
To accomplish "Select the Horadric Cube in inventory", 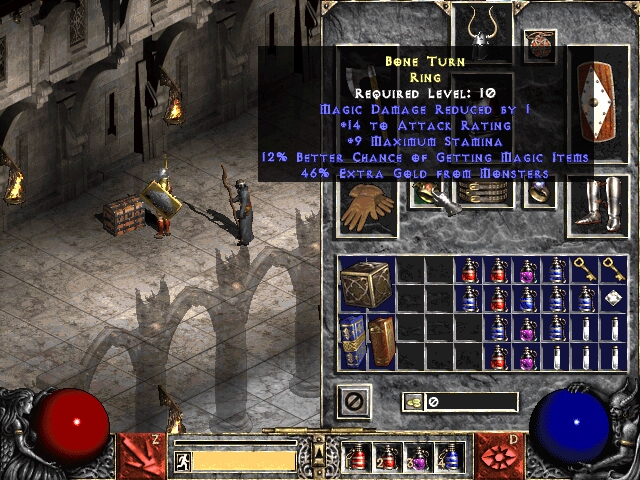I will pyautogui.click(x=366, y=284).
